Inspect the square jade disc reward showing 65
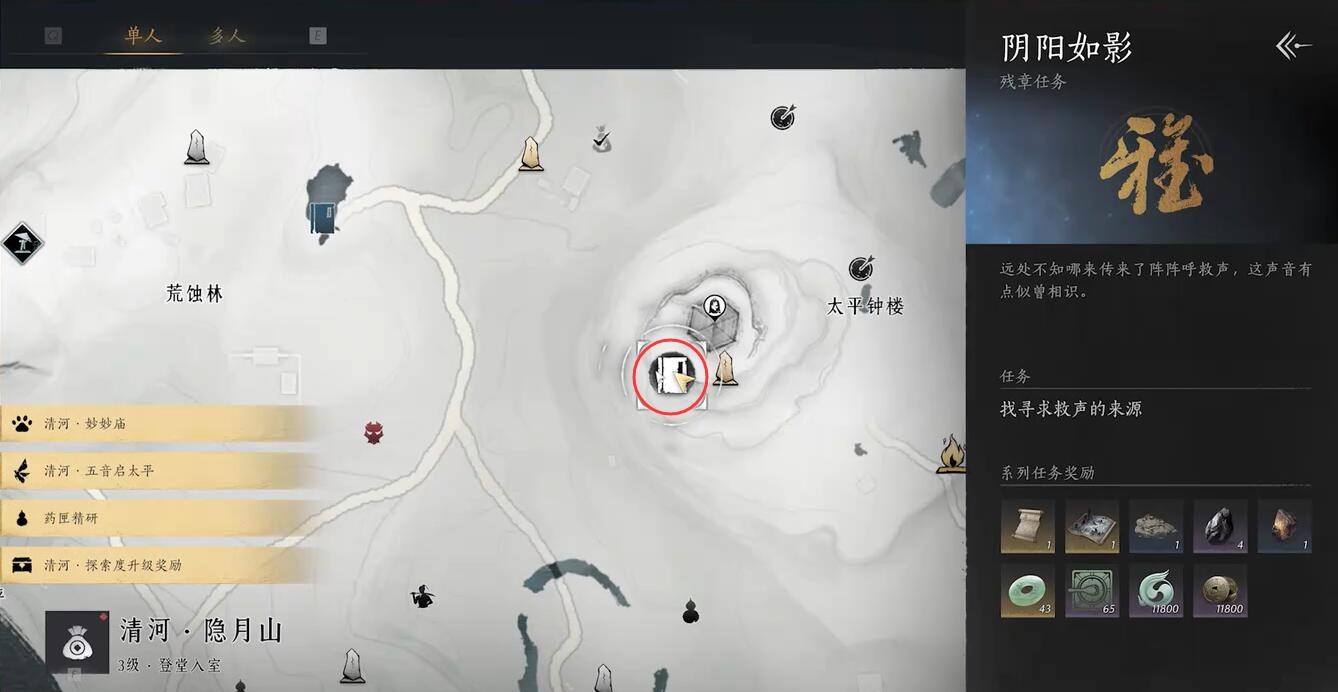Viewport: 1338px width, 692px height. pyautogui.click(x=1092, y=590)
